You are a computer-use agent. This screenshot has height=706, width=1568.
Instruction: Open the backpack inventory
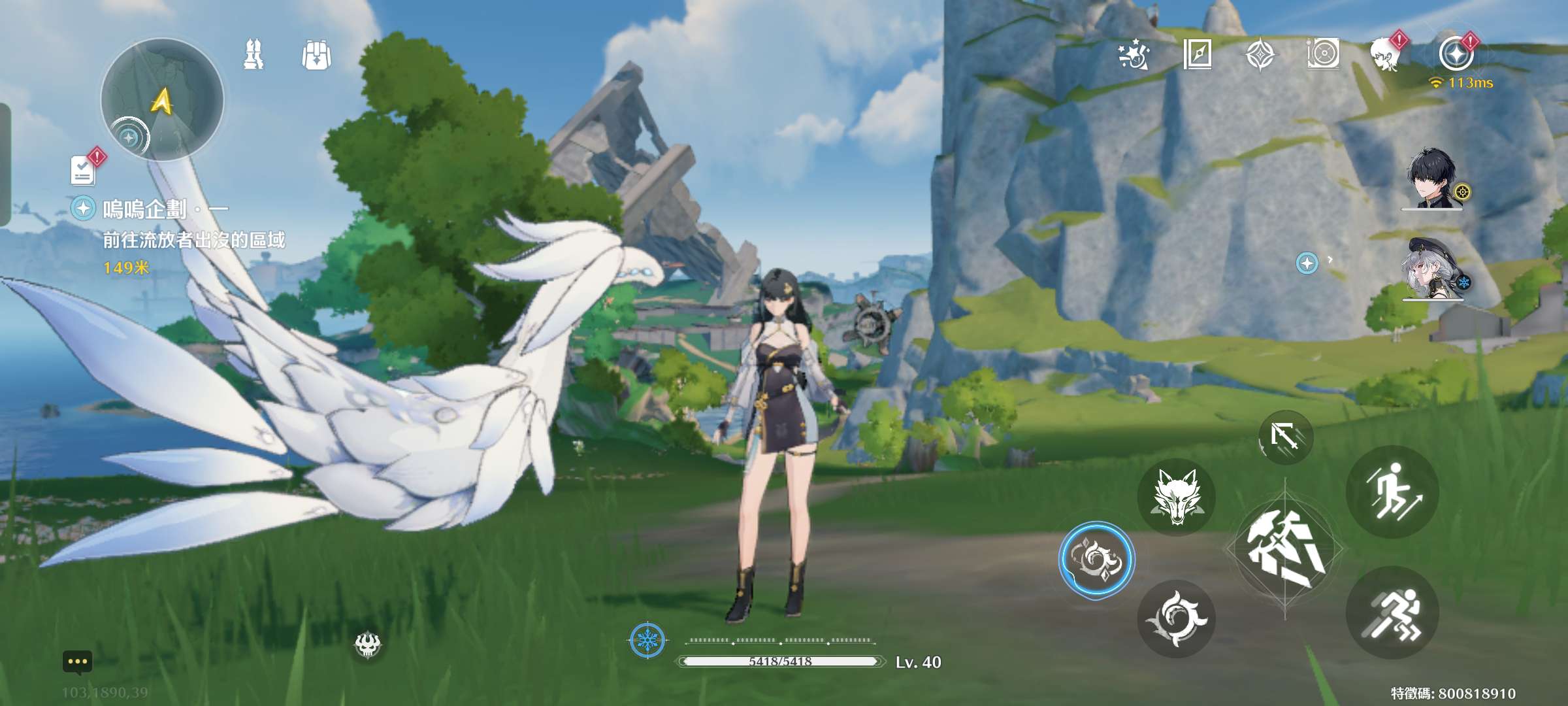coord(317,56)
